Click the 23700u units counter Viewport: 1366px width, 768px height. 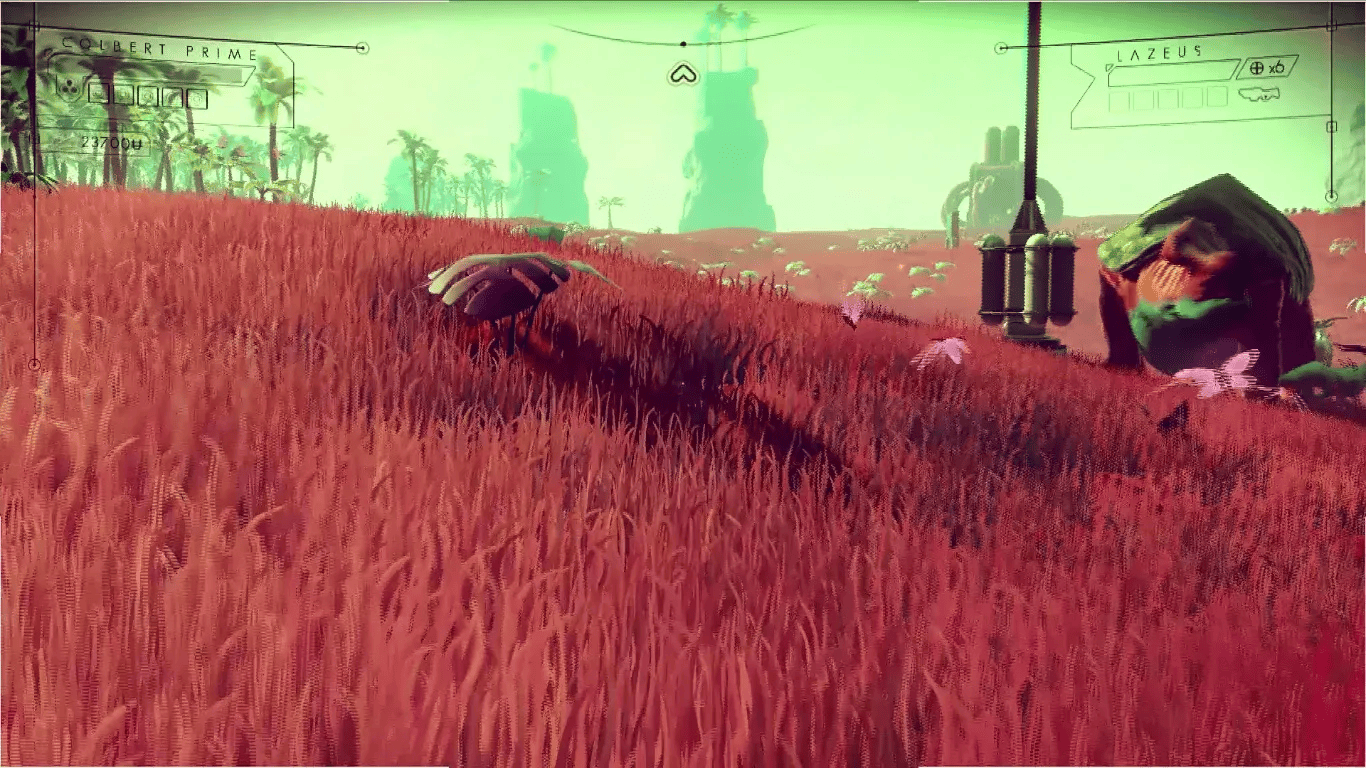[x=113, y=140]
